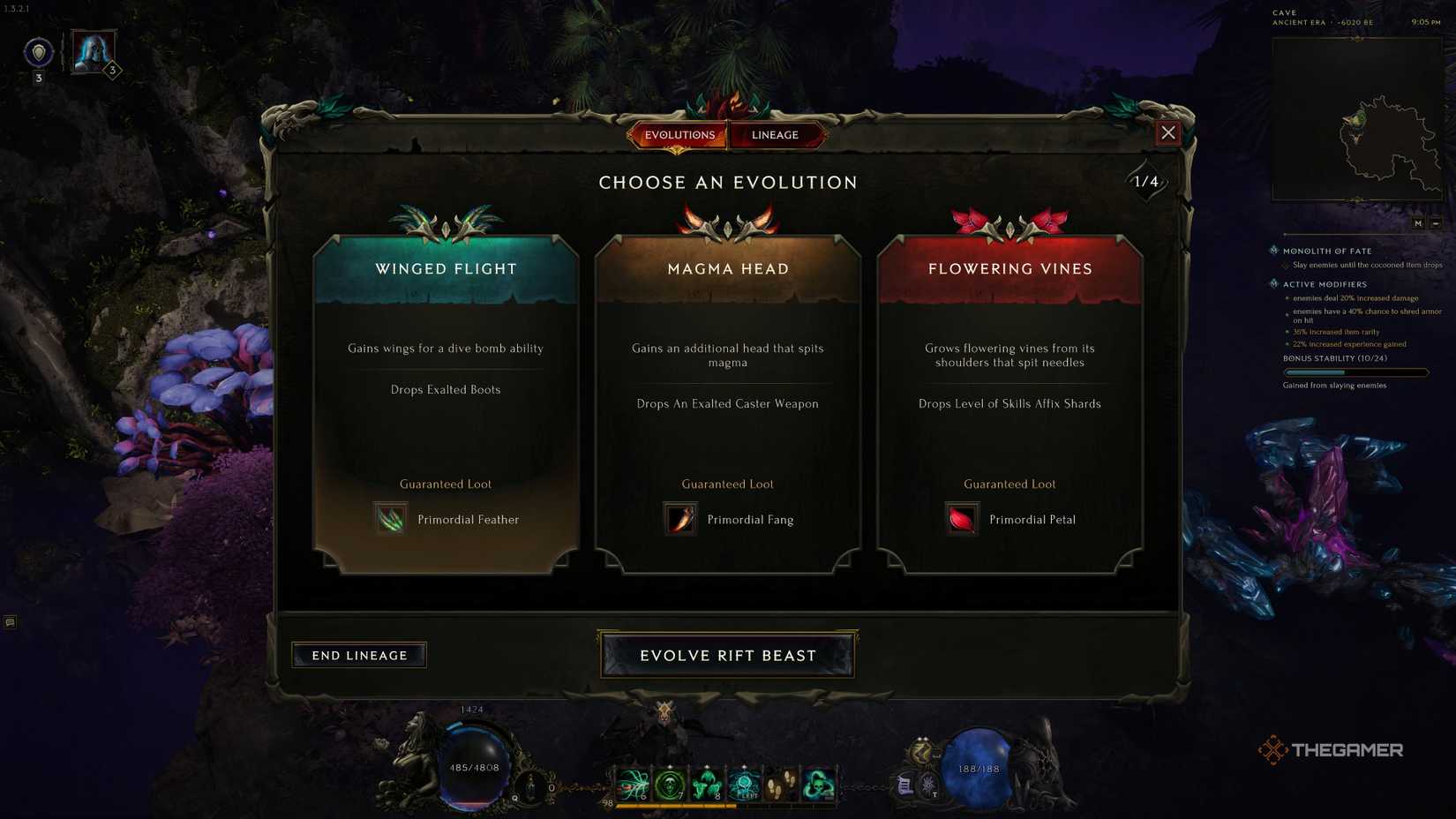
Task: Click the character portrait at top left
Action: [x=92, y=51]
